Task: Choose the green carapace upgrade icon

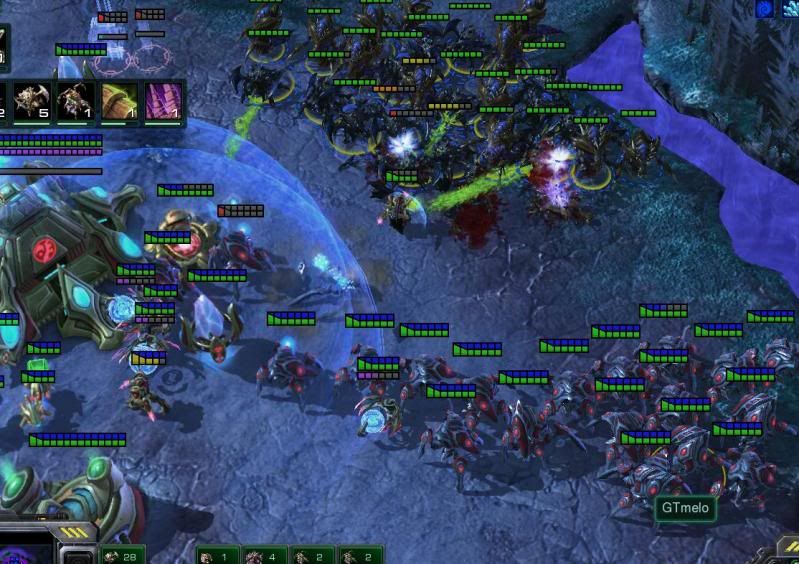Action: pyautogui.click(x=118, y=101)
